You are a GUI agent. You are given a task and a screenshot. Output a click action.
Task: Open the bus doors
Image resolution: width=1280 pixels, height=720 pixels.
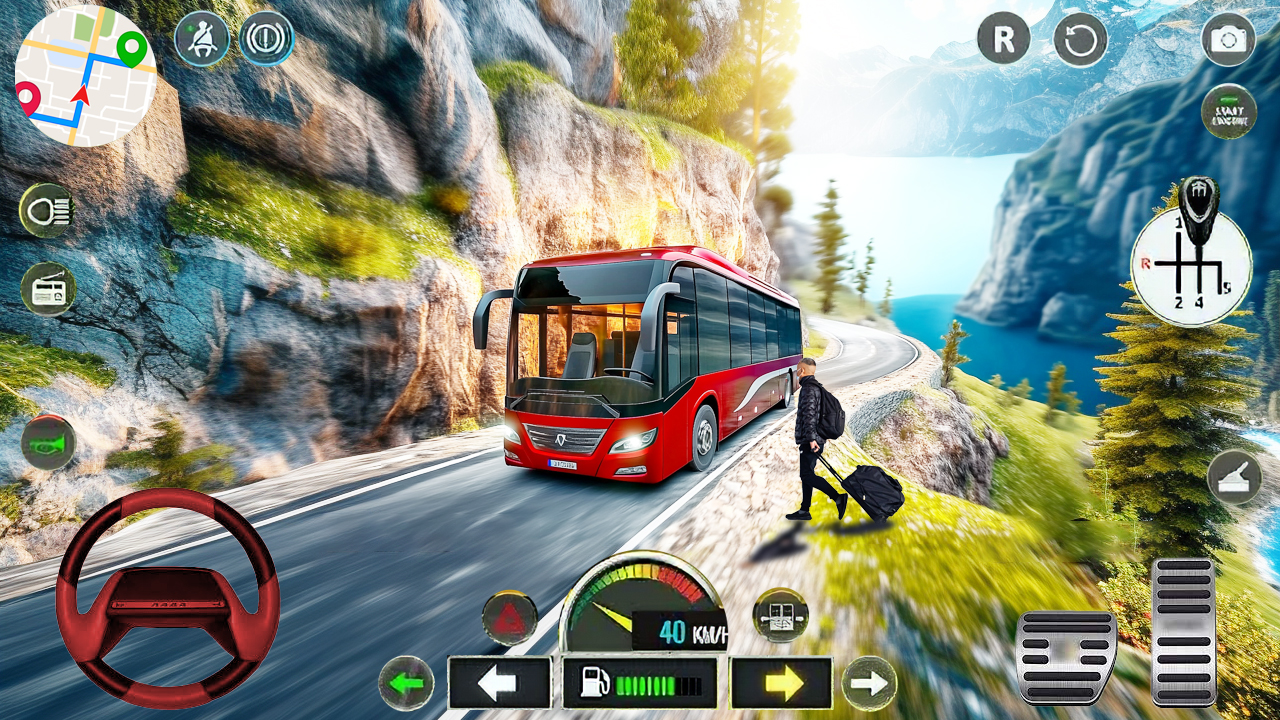[x=780, y=615]
